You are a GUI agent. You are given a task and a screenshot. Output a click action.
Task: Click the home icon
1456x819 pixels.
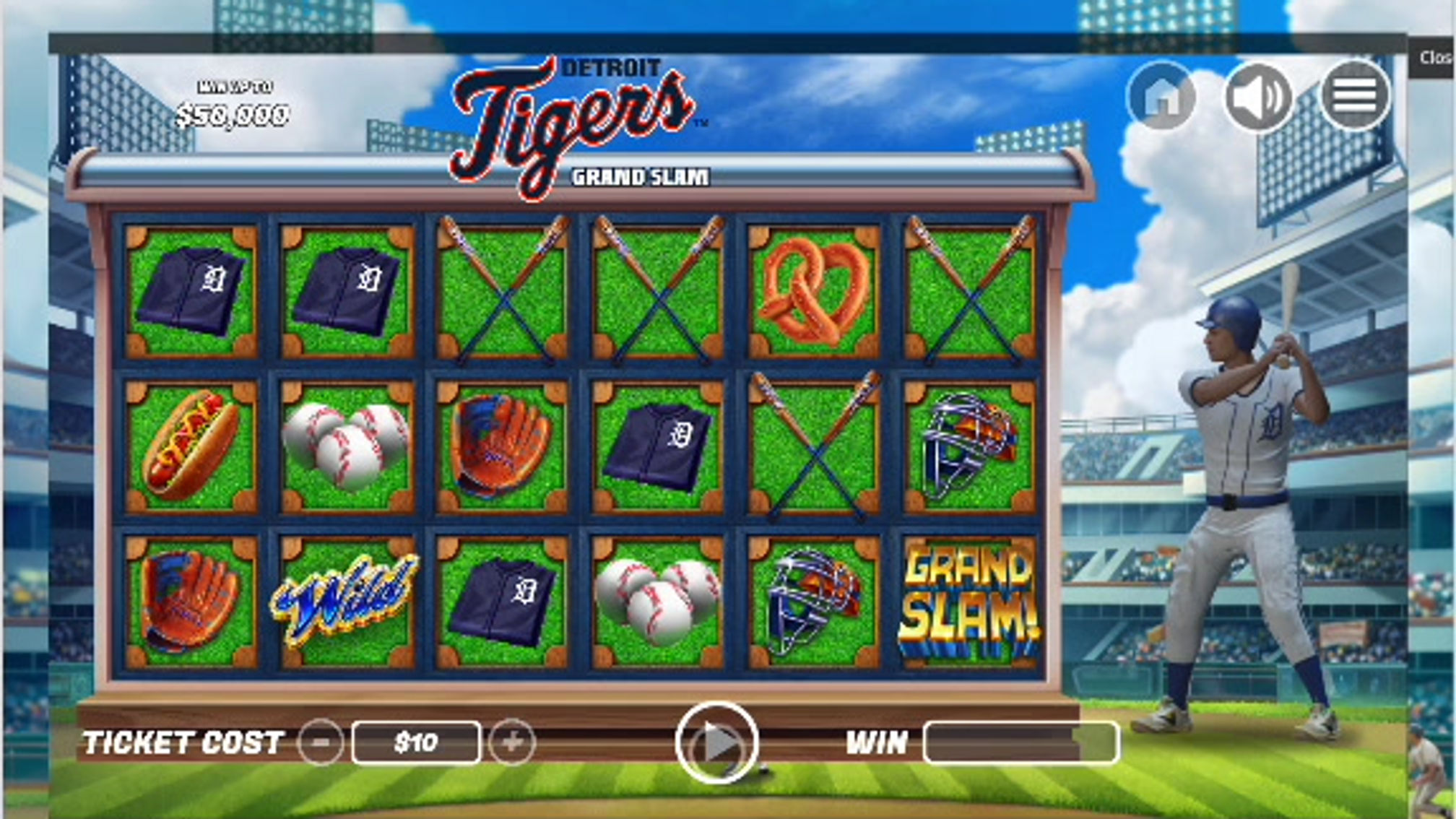point(1168,95)
